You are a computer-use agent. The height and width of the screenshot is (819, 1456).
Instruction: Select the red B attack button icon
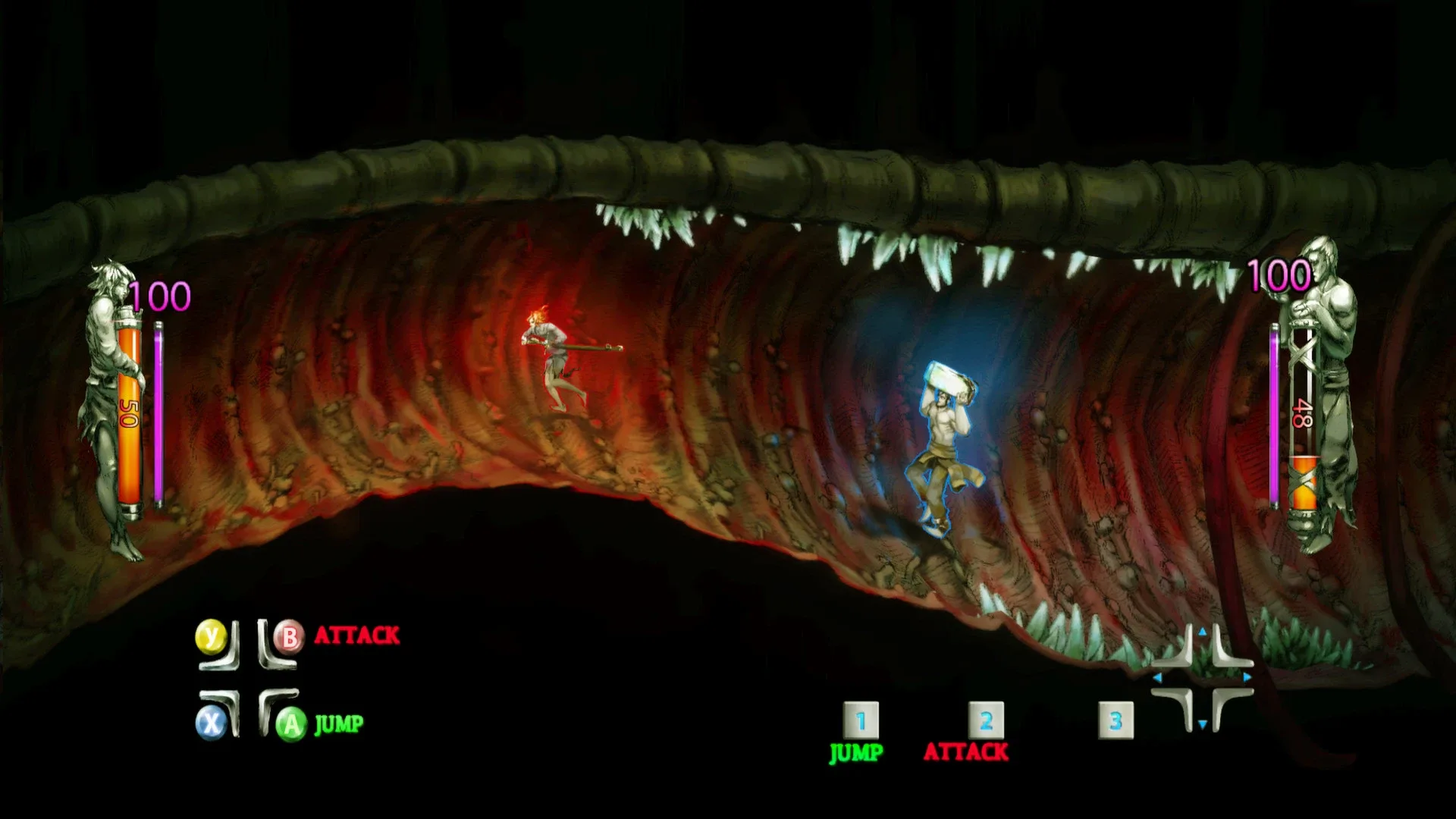click(x=289, y=638)
